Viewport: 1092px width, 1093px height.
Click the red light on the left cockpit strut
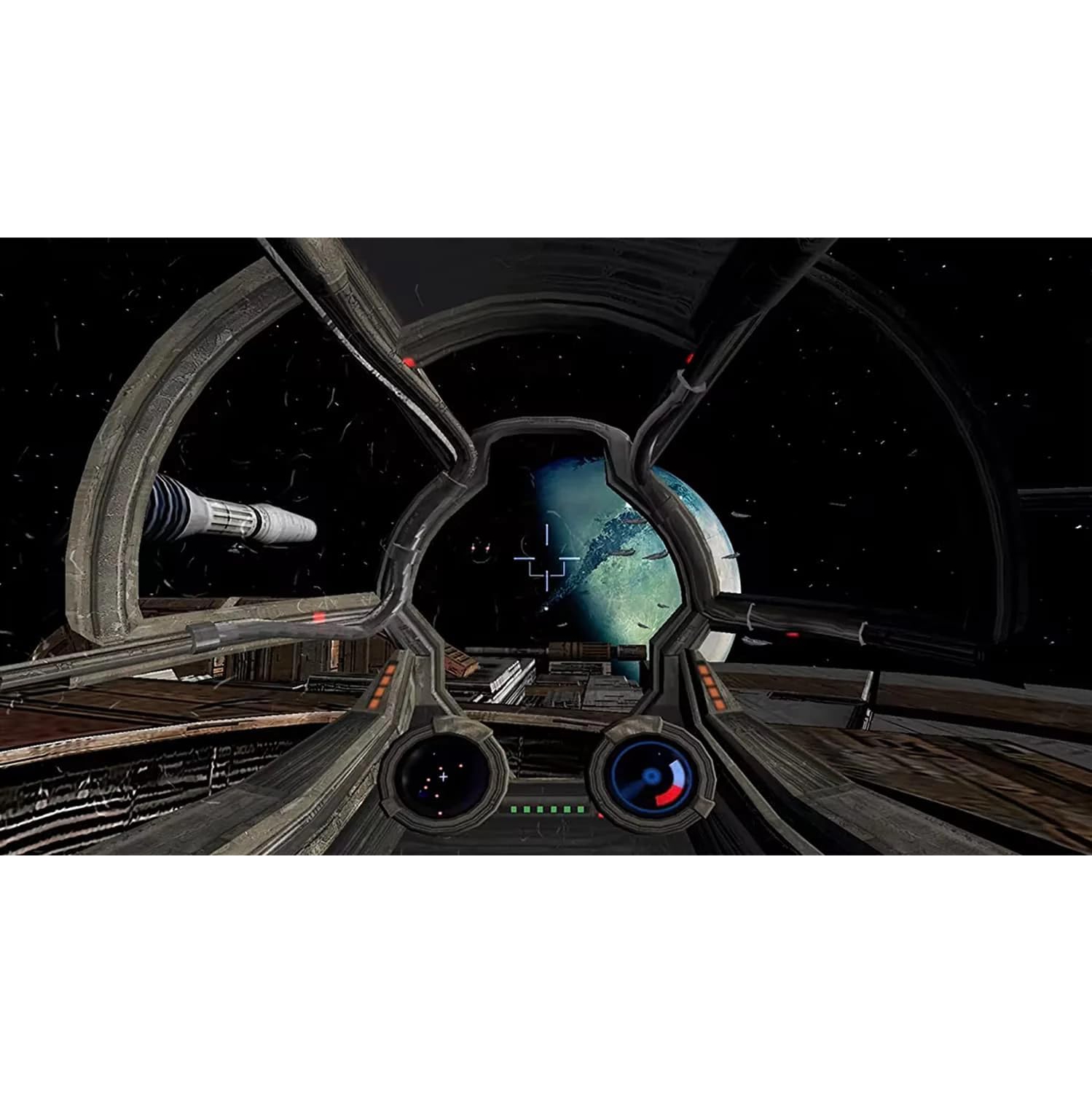[x=319, y=616]
